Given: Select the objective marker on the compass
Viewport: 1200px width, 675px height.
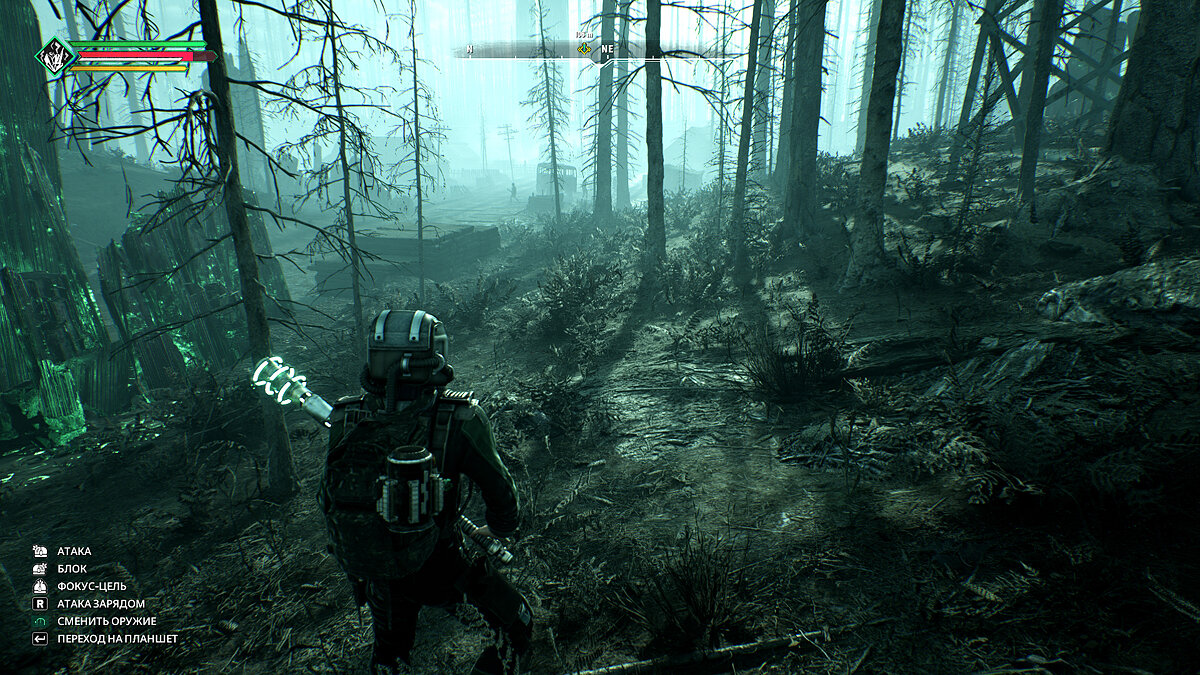Looking at the screenshot, I should coord(583,48).
